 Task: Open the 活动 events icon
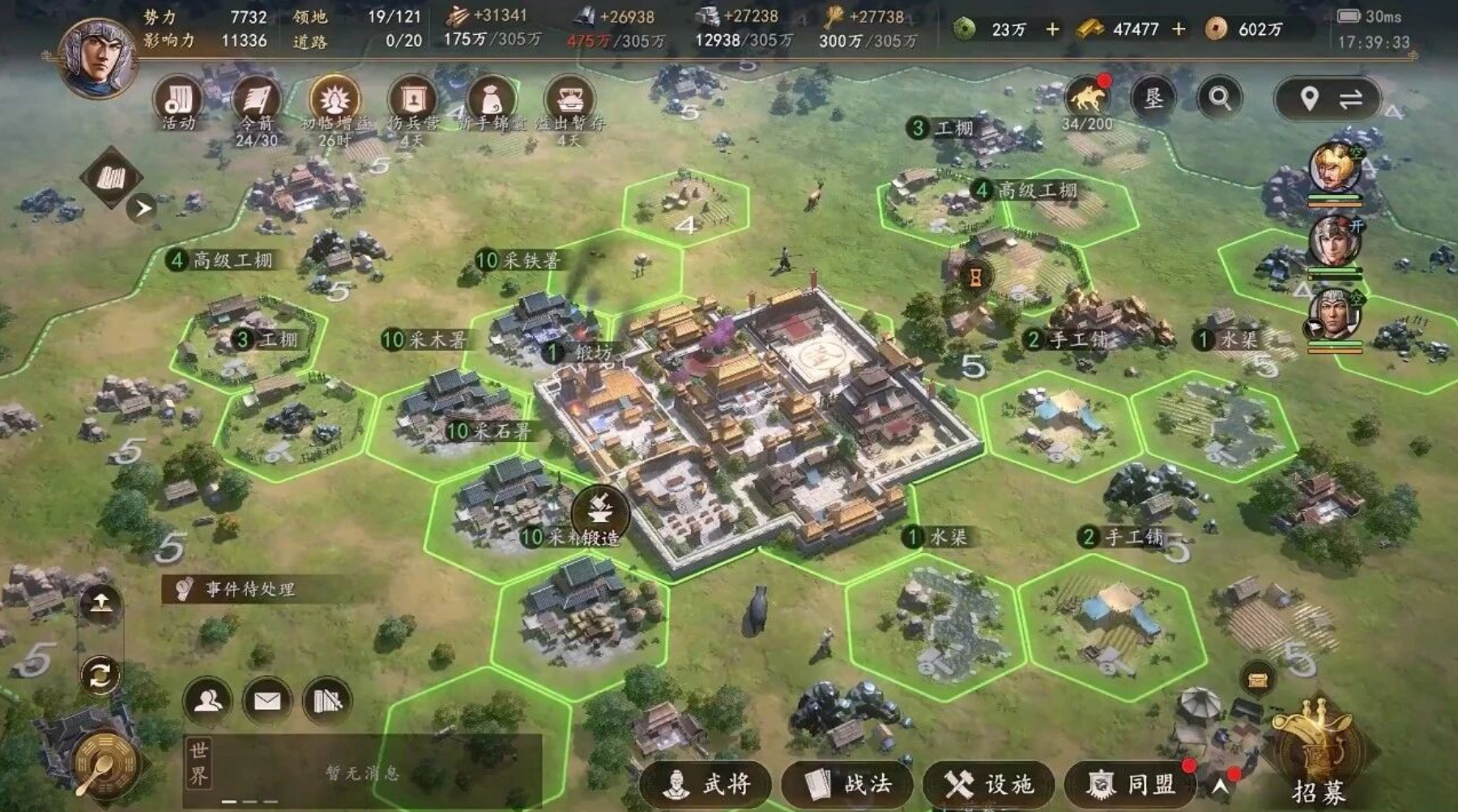coord(178,101)
